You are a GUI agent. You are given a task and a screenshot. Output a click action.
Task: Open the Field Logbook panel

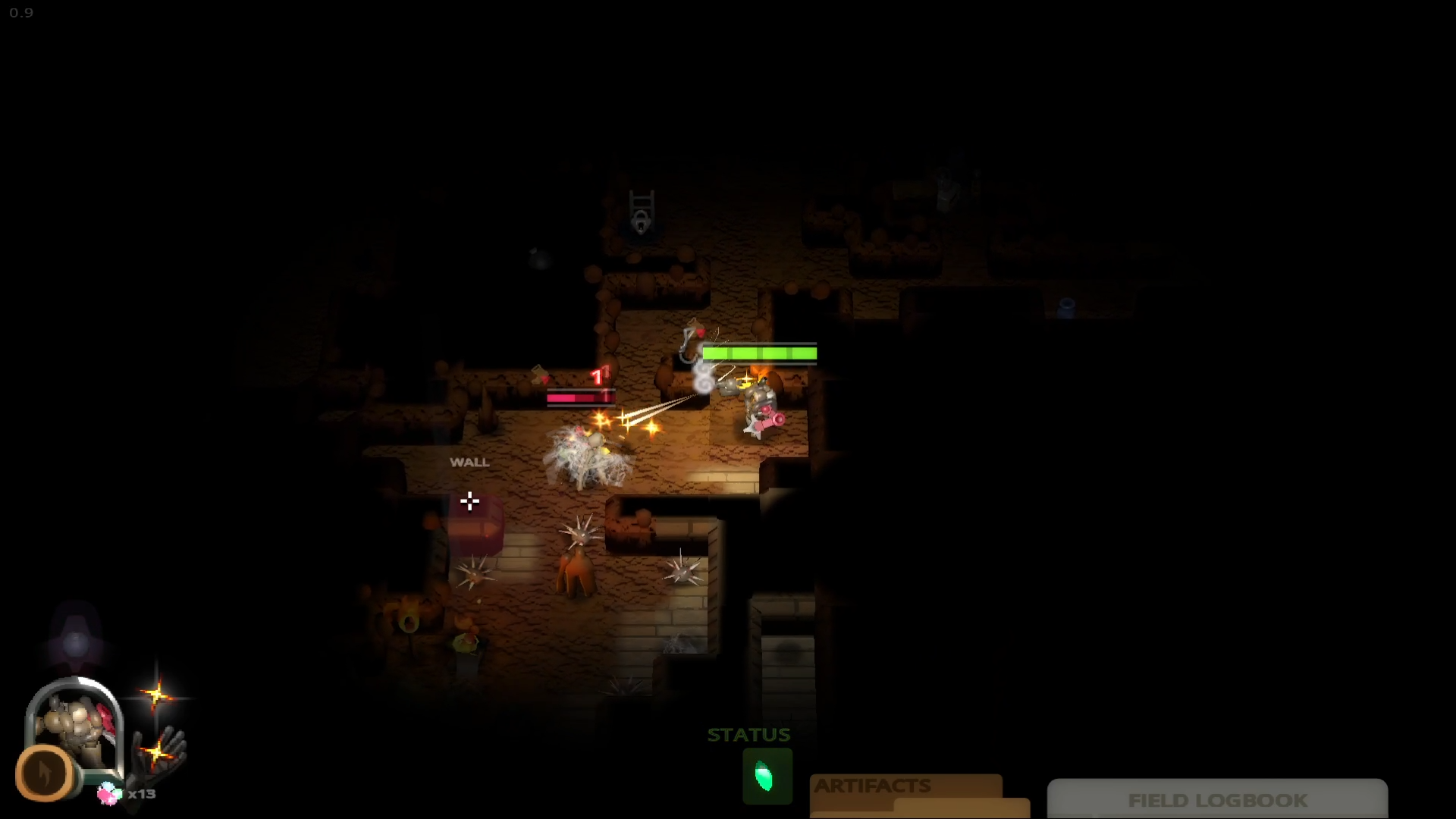[x=1217, y=800]
